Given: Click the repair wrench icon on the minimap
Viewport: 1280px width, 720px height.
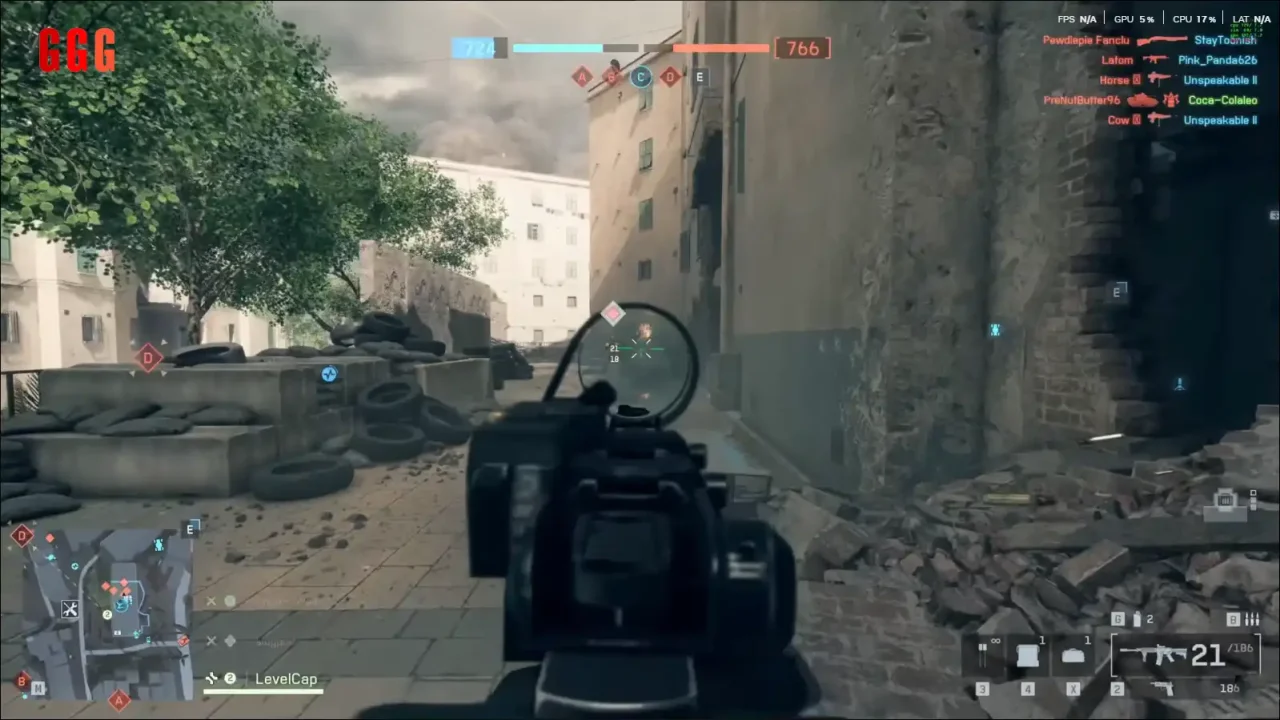Looking at the screenshot, I should tap(69, 609).
